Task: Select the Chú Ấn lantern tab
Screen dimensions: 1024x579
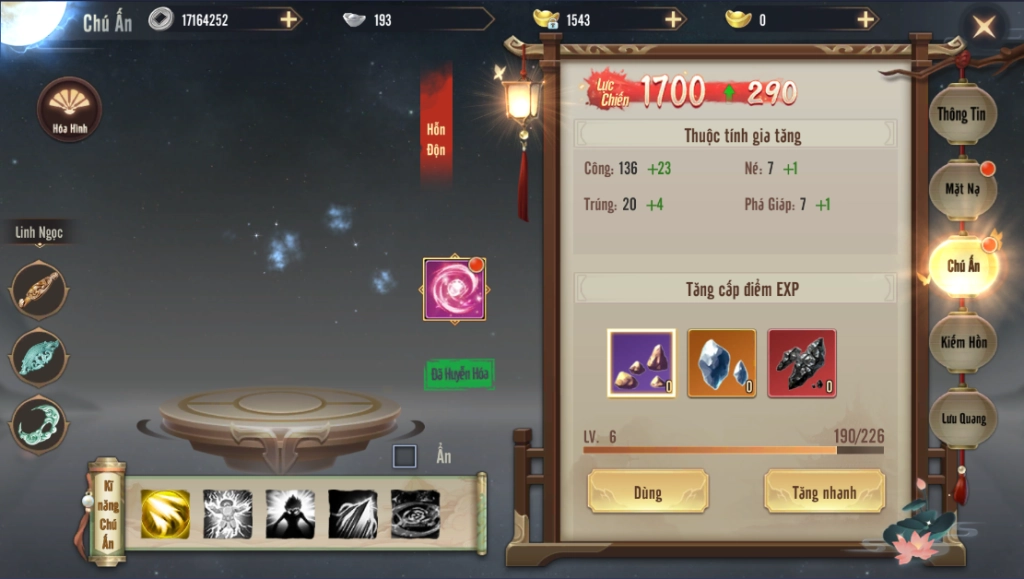Action: 962,266
